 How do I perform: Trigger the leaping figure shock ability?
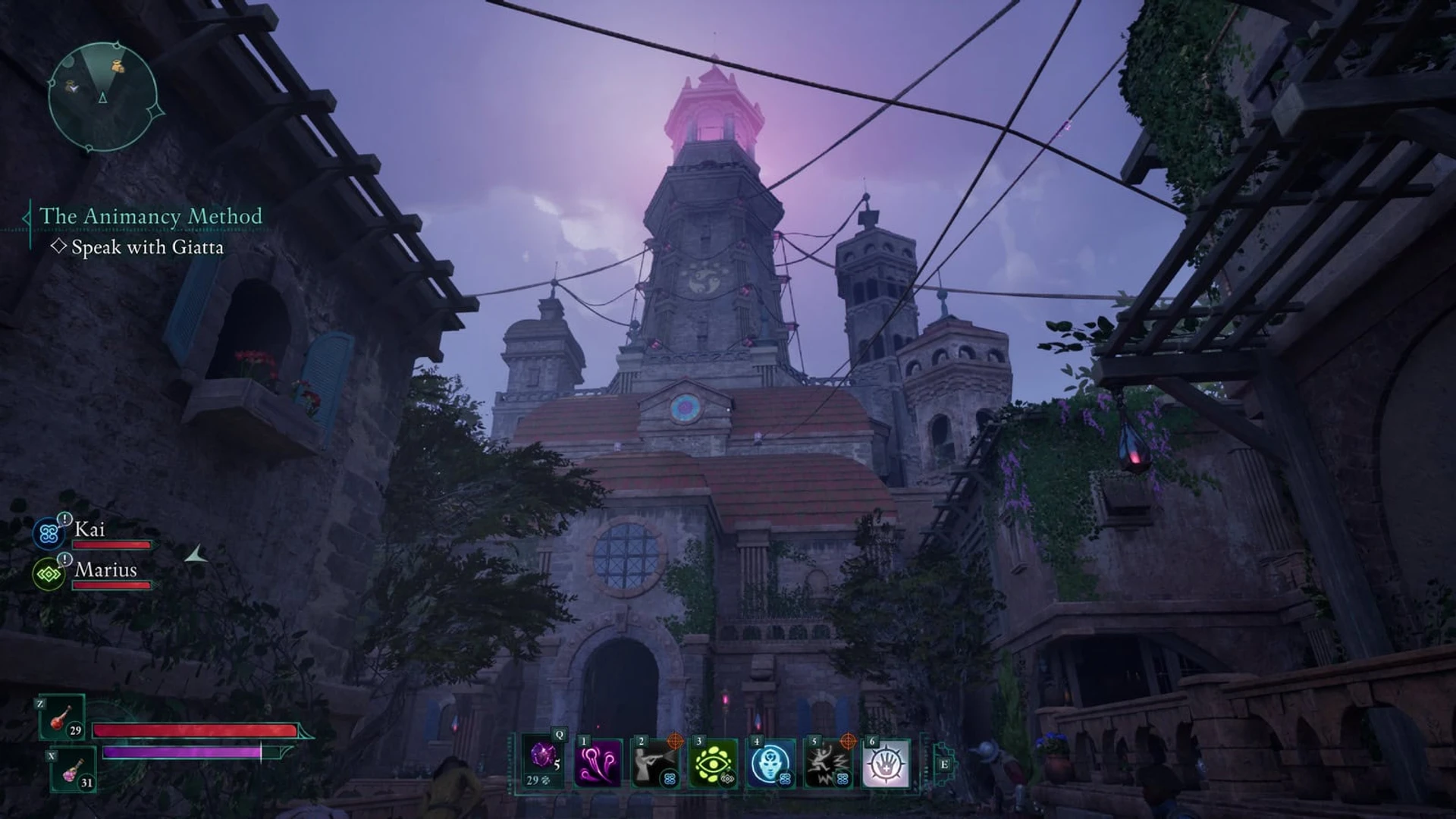click(828, 763)
